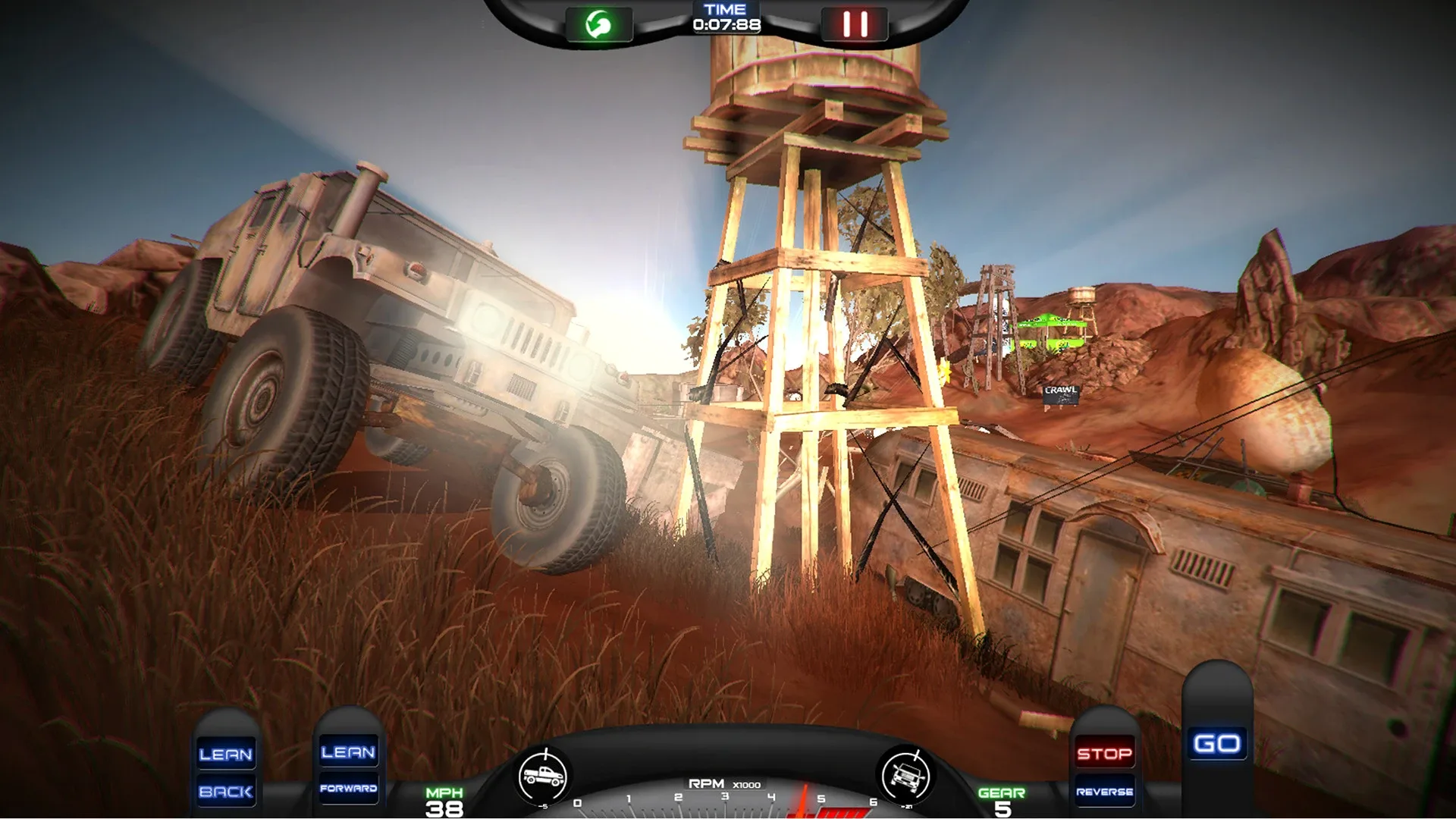Click the left truck pitch gauge icon

point(543,773)
